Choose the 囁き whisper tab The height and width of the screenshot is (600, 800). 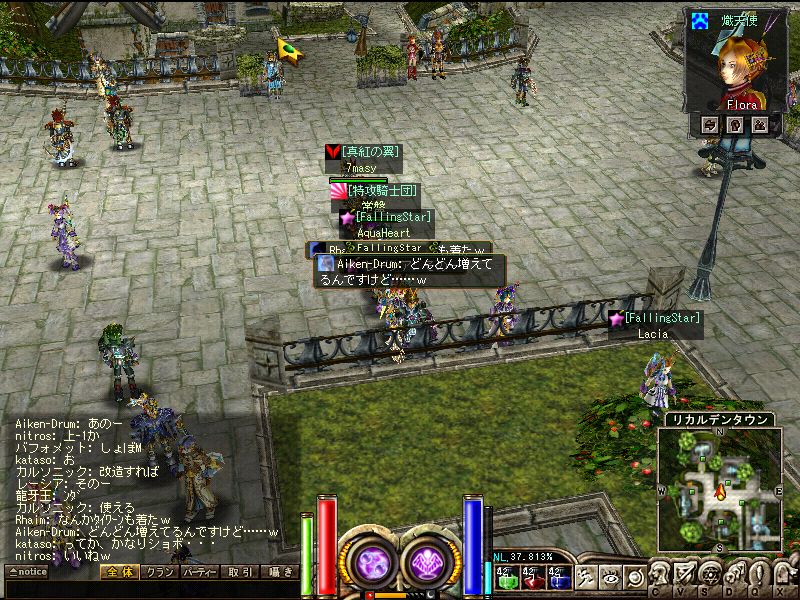279,572
